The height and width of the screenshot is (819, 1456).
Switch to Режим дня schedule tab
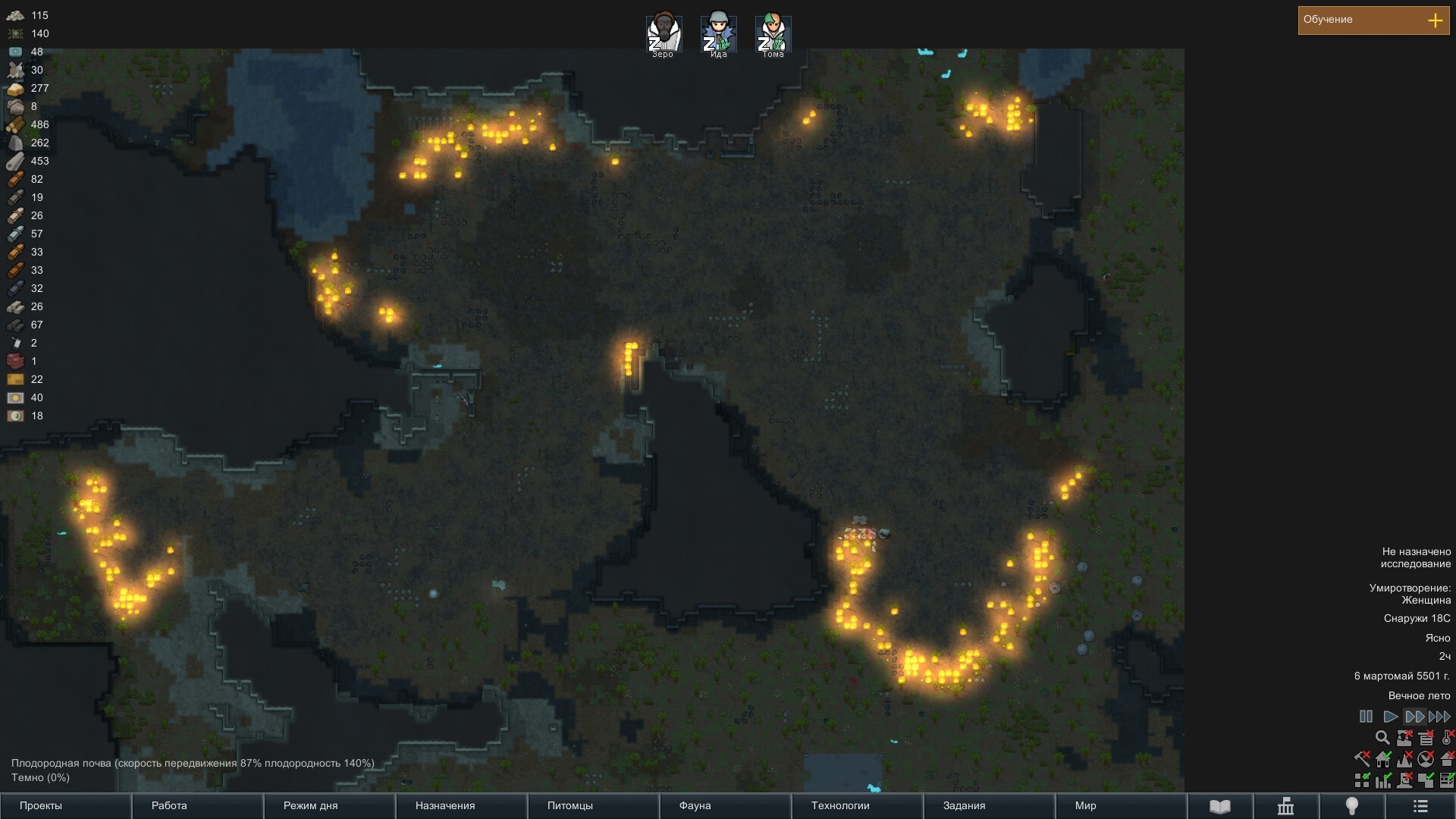click(x=329, y=806)
